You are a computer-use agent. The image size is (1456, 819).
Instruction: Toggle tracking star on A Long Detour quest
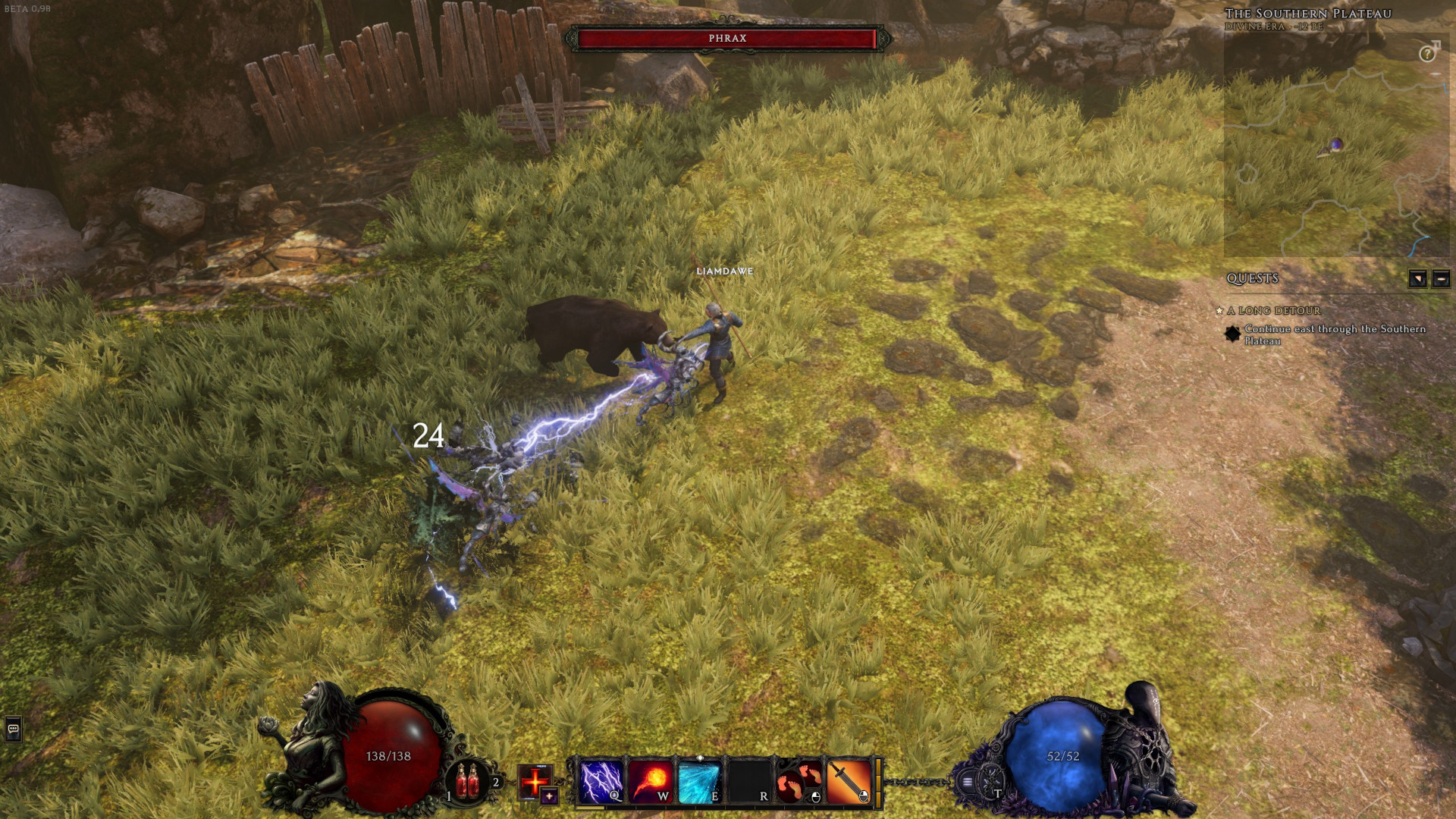pyautogui.click(x=1219, y=311)
